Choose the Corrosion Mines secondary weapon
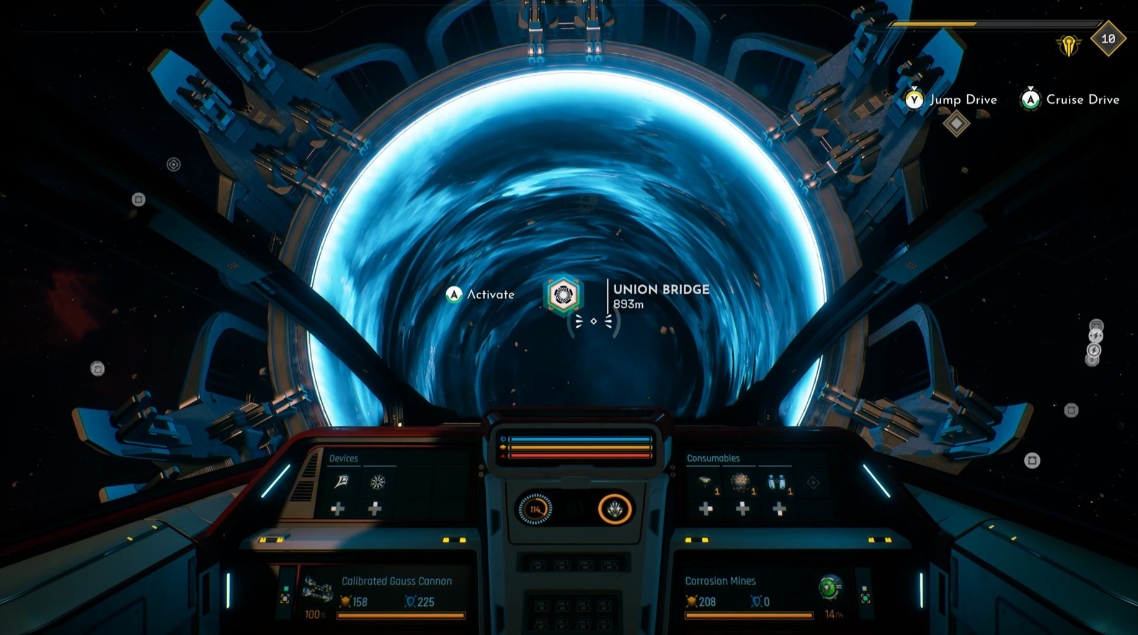 tap(720, 581)
